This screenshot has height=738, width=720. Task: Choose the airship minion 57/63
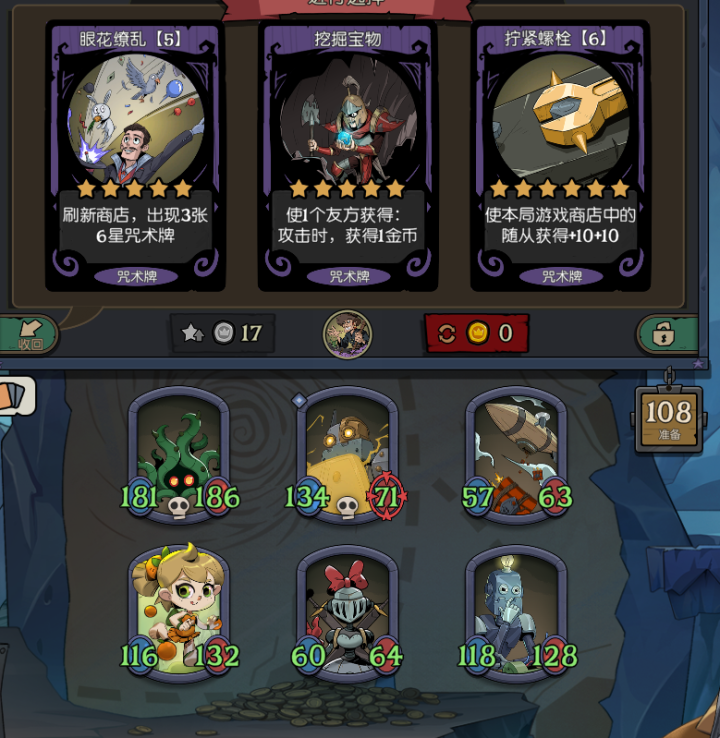pos(515,455)
